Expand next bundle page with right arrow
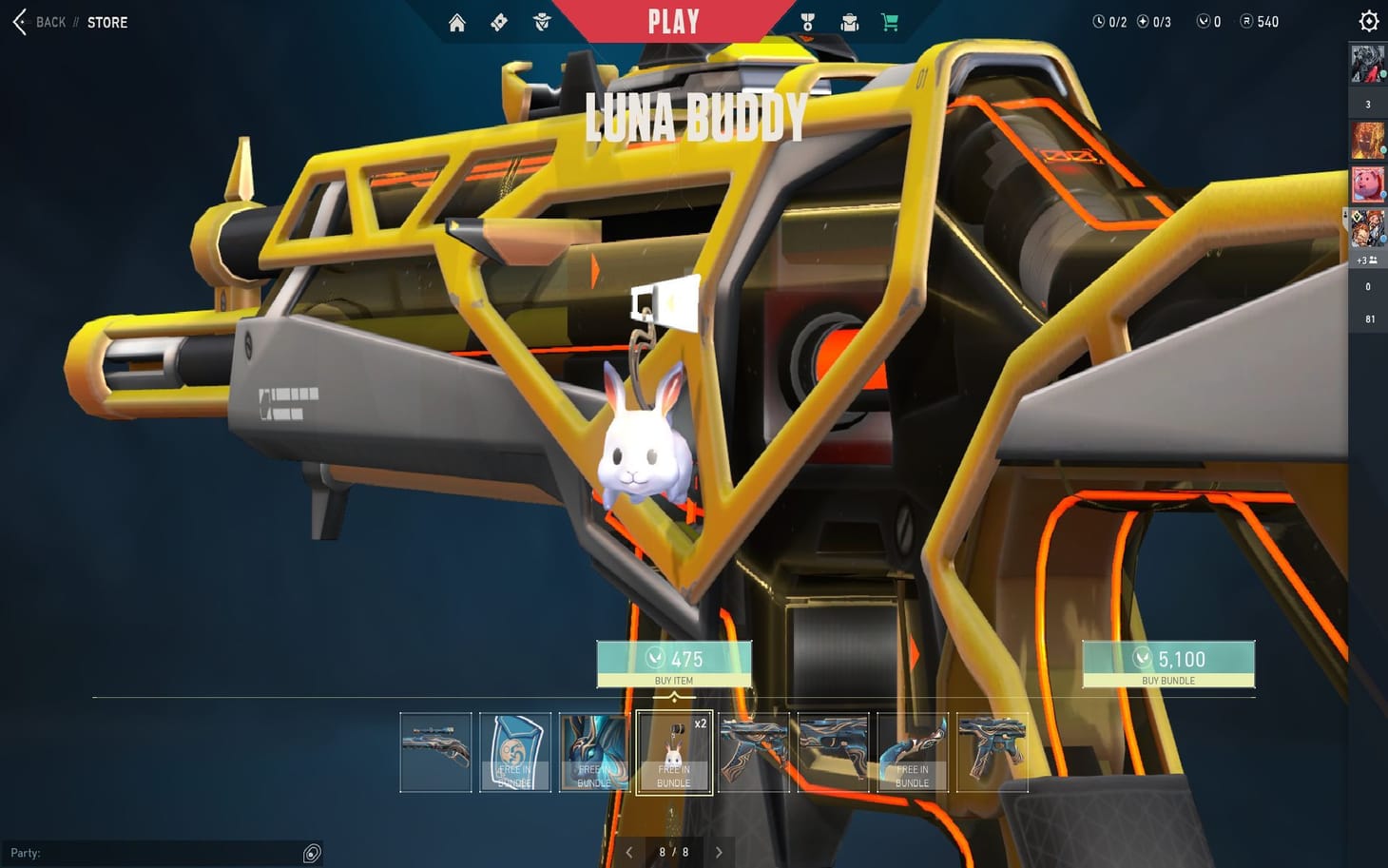 719,852
